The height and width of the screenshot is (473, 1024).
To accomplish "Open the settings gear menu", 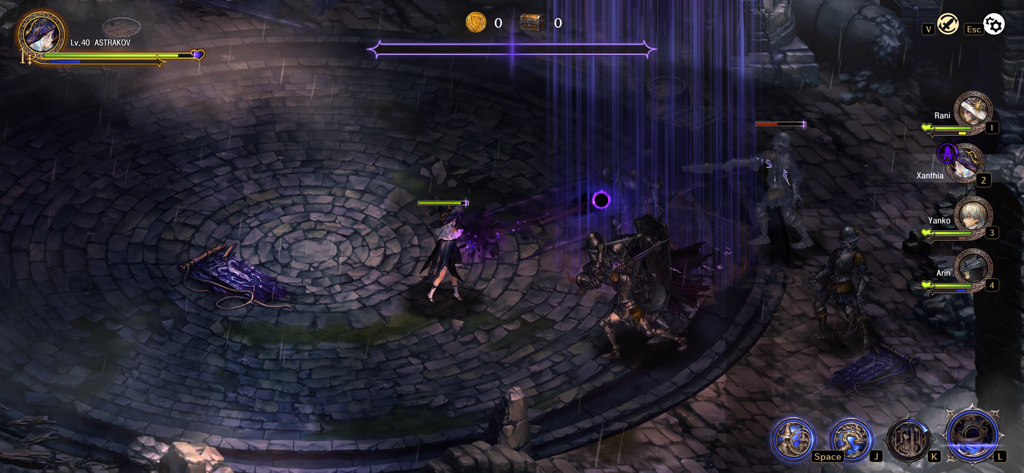I will pos(993,24).
